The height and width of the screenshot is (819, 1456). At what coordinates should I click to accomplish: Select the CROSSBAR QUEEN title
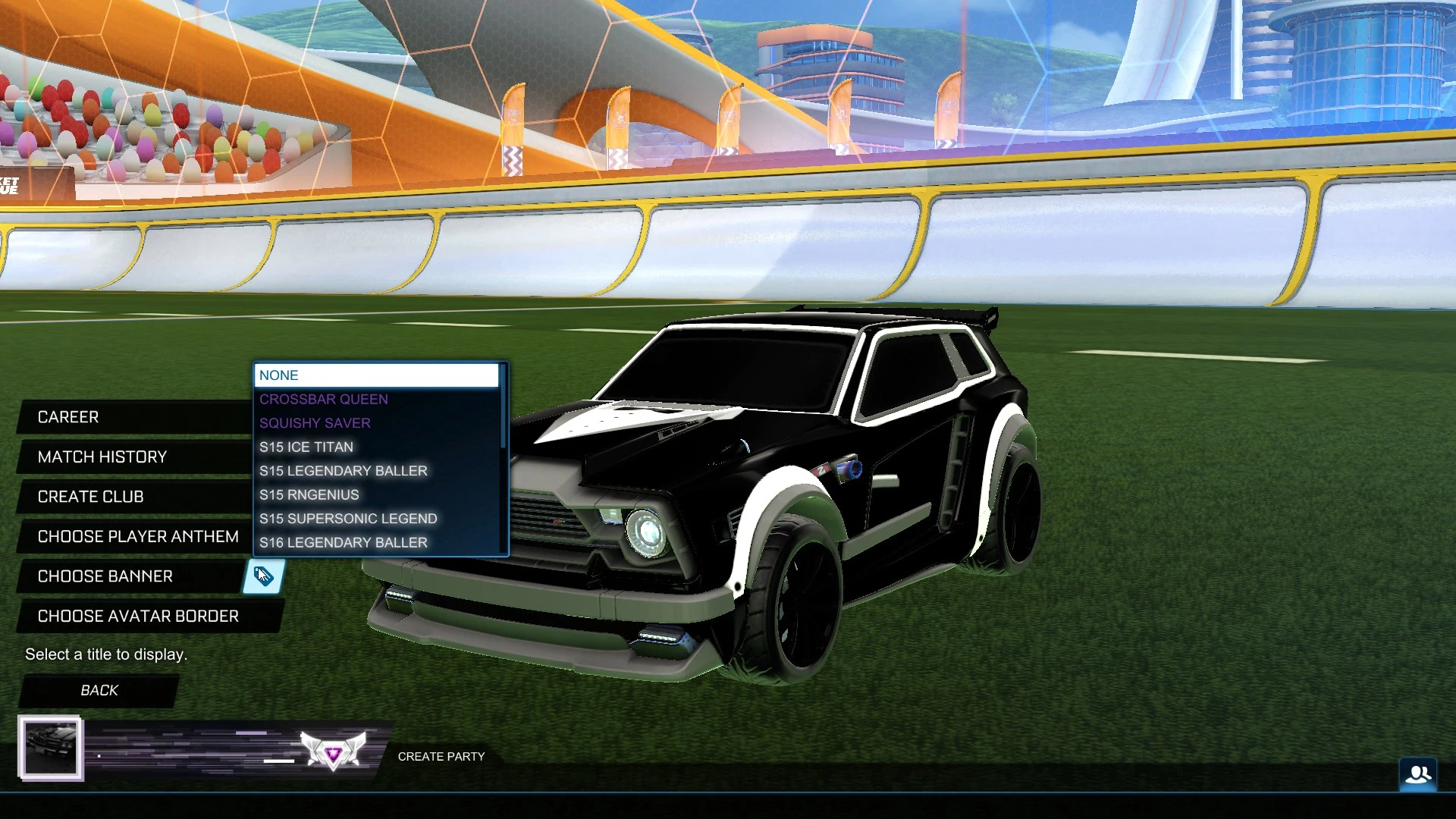point(324,399)
